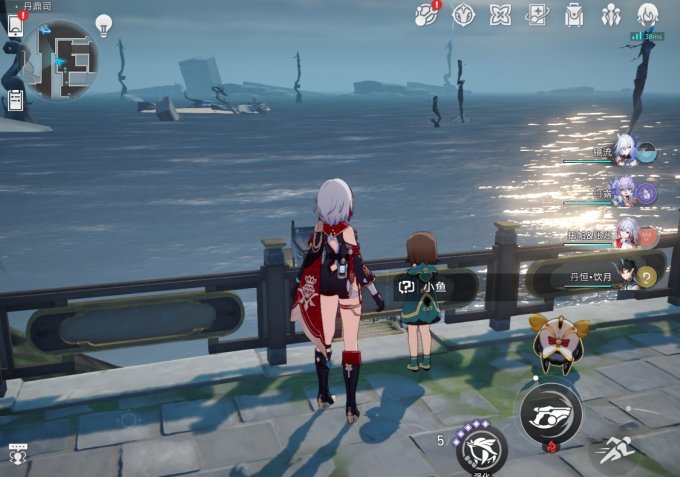
Task: Open the character portrait icon in top bar
Action: click(x=648, y=15)
